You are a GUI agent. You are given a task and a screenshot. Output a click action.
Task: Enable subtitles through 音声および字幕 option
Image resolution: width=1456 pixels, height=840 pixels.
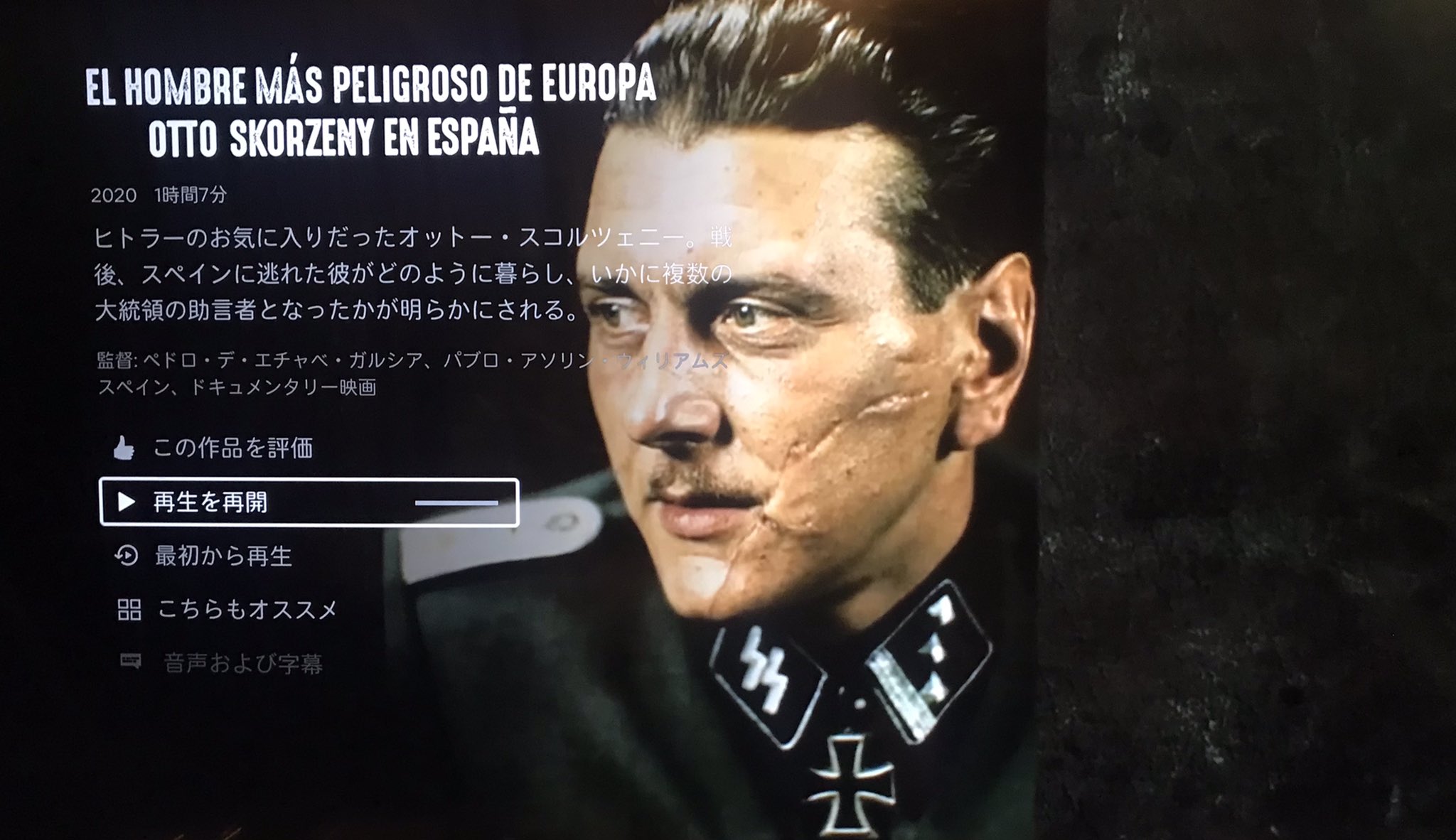pyautogui.click(x=245, y=663)
